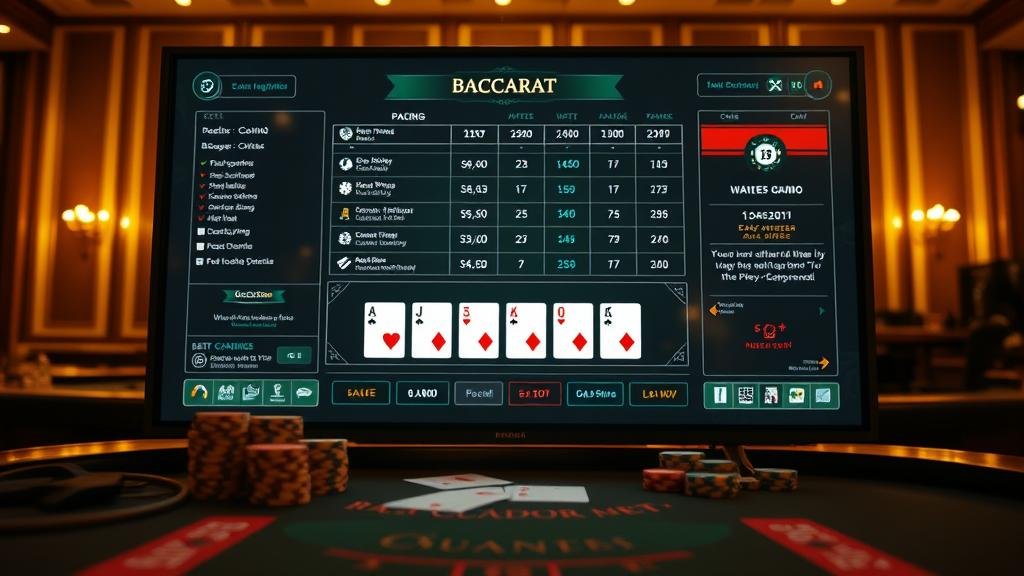Click the orange-text button left of the card row buttons
This screenshot has width=1024, height=576.
pyautogui.click(x=361, y=393)
